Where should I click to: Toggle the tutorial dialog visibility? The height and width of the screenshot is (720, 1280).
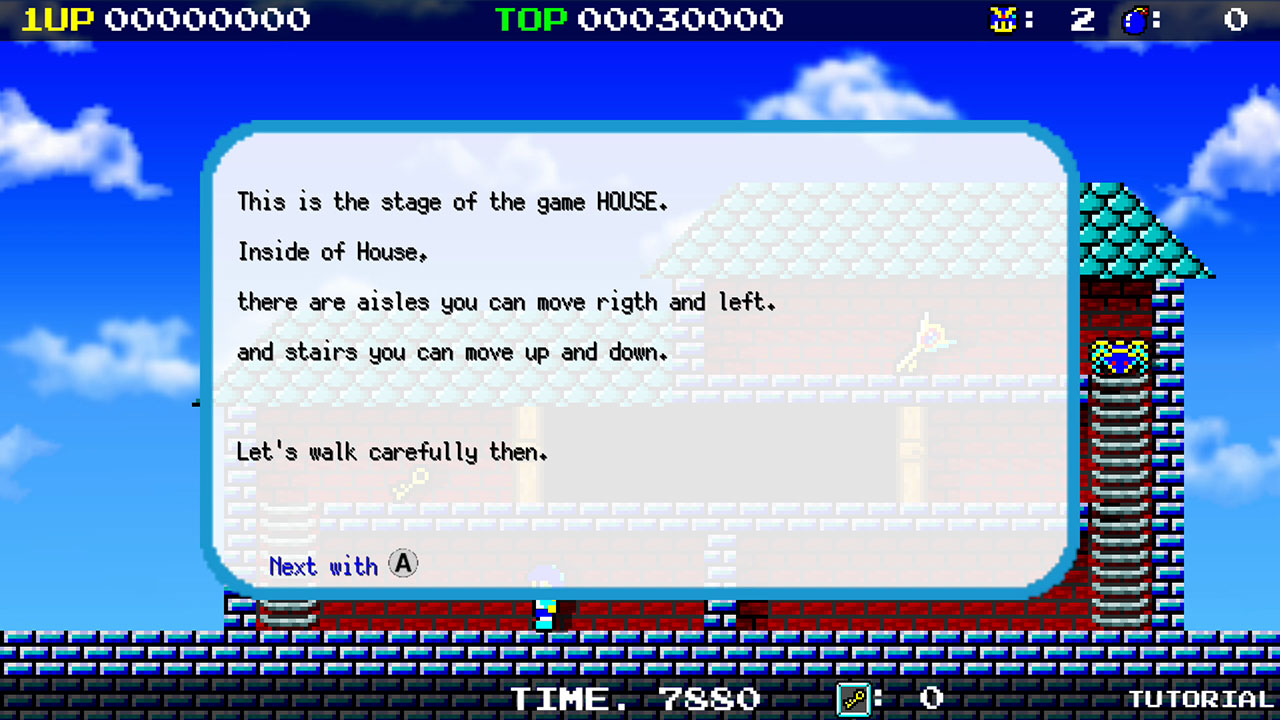pyautogui.click(x=640, y=355)
